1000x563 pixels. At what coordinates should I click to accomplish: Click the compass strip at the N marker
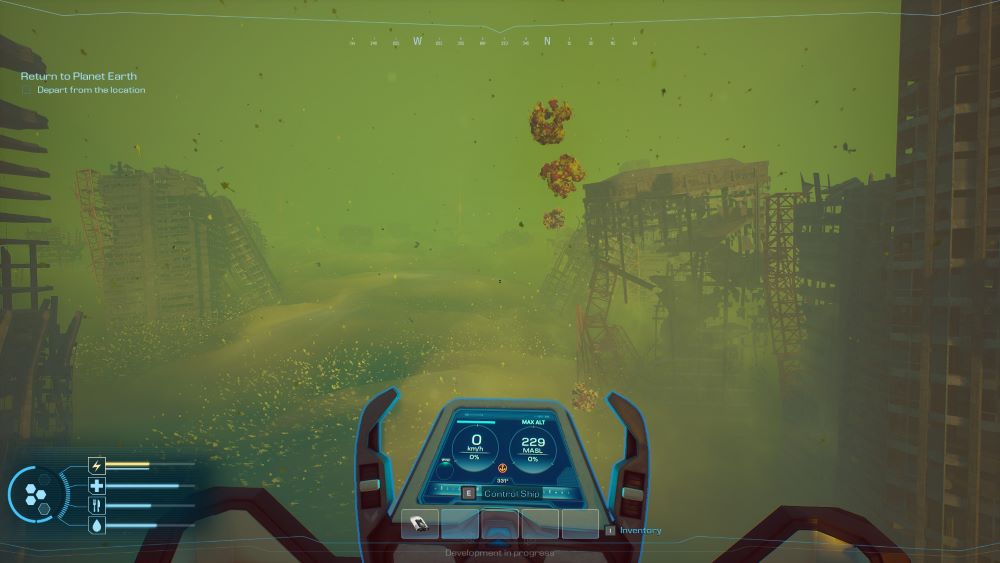pos(547,42)
